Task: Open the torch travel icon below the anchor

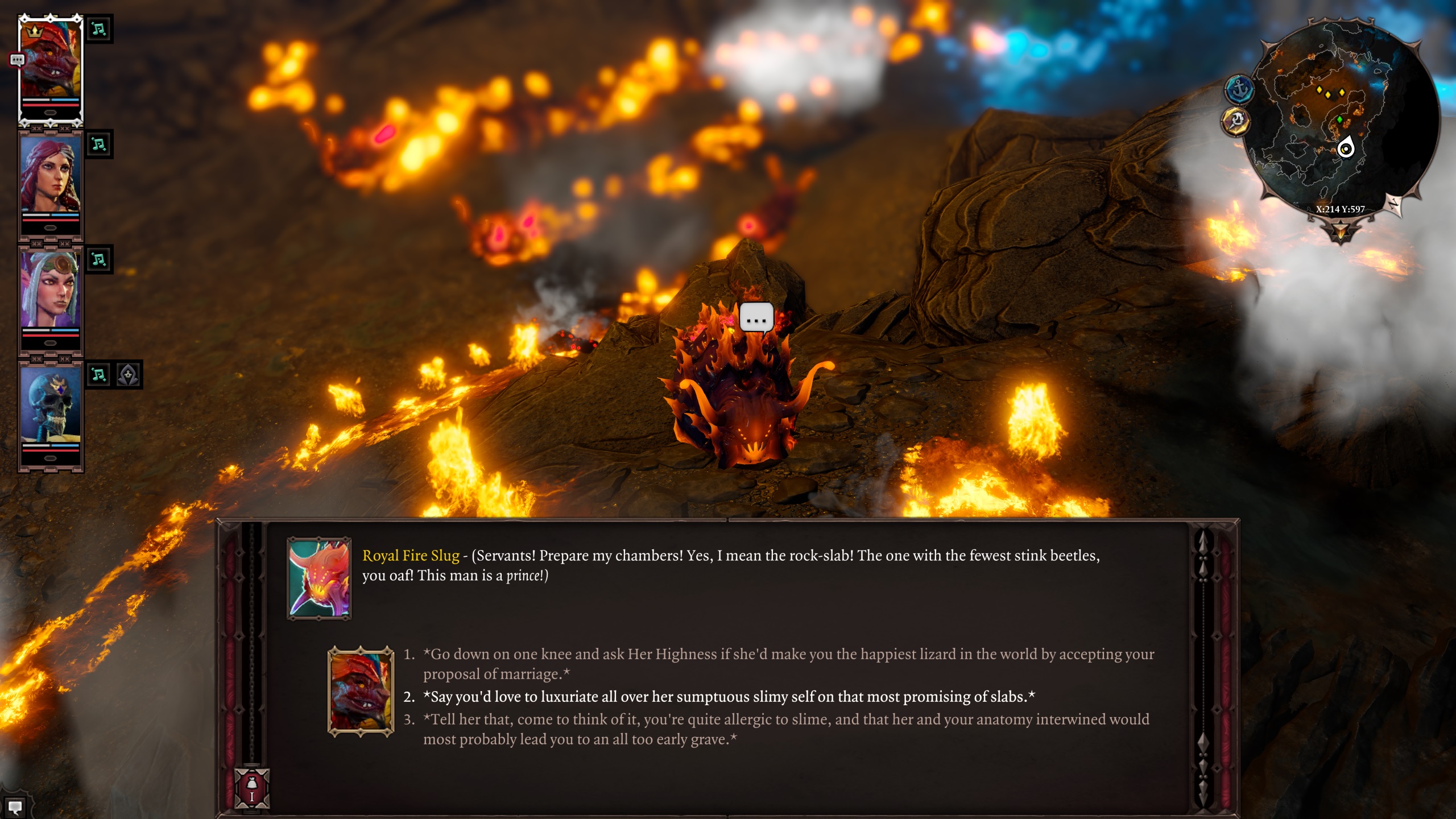Action: tap(1238, 120)
